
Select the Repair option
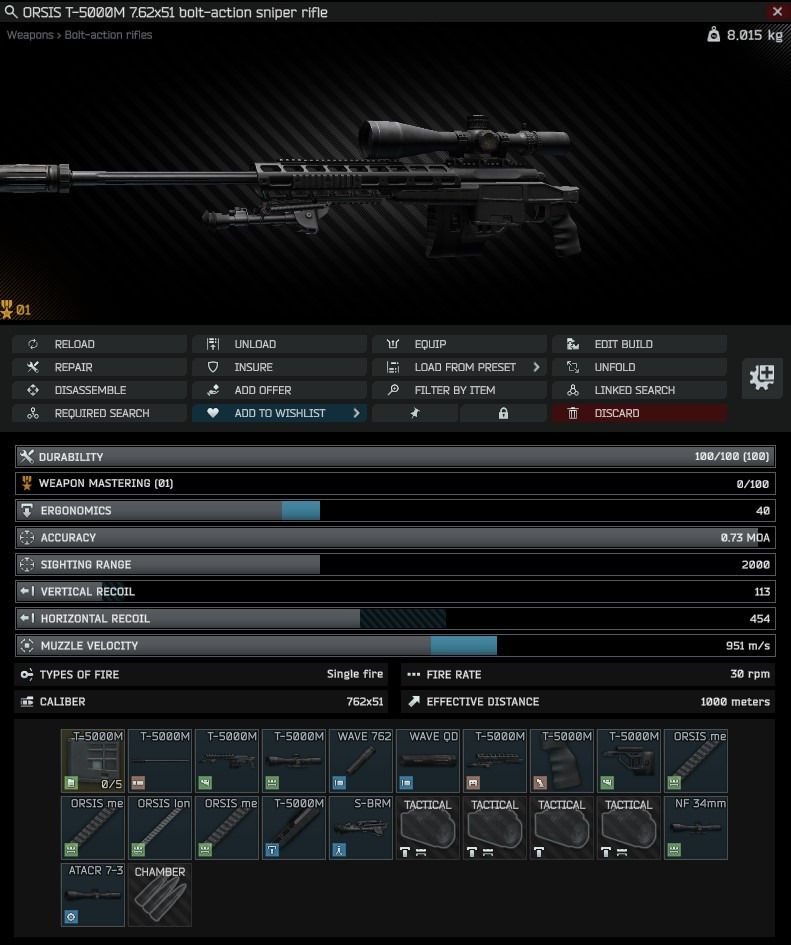point(99,367)
